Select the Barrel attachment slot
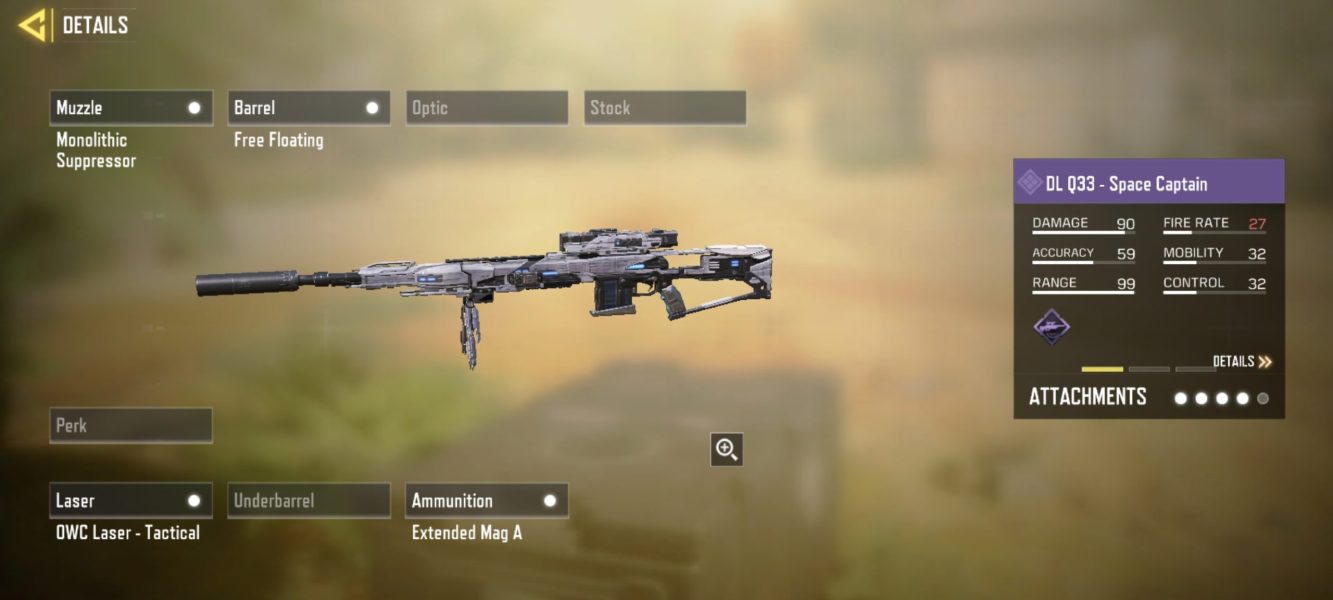Screen dimensions: 1333x600 pyautogui.click(x=308, y=108)
